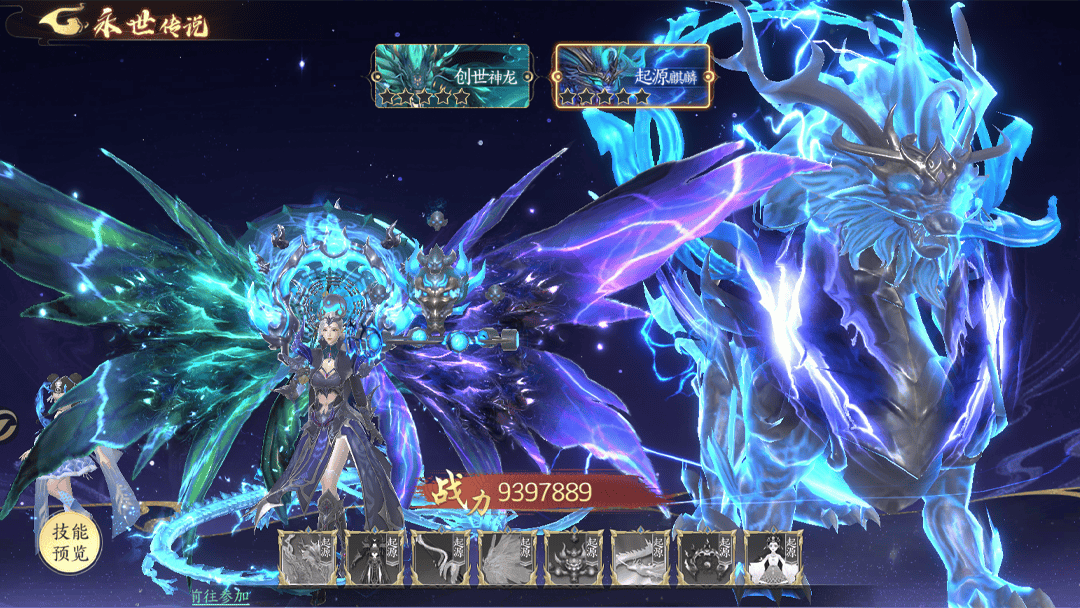Select the 起源麒麟 set tab
The image size is (1080, 608).
tap(632, 76)
